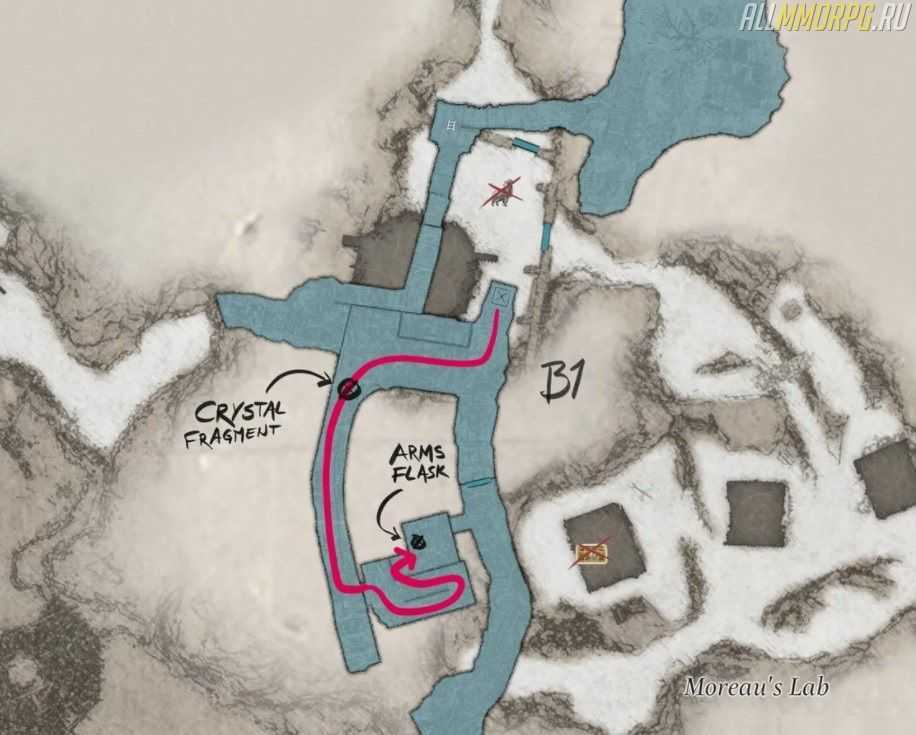The image size is (916, 735).
Task: Click the Arms Flask location marker
Action: click(419, 541)
